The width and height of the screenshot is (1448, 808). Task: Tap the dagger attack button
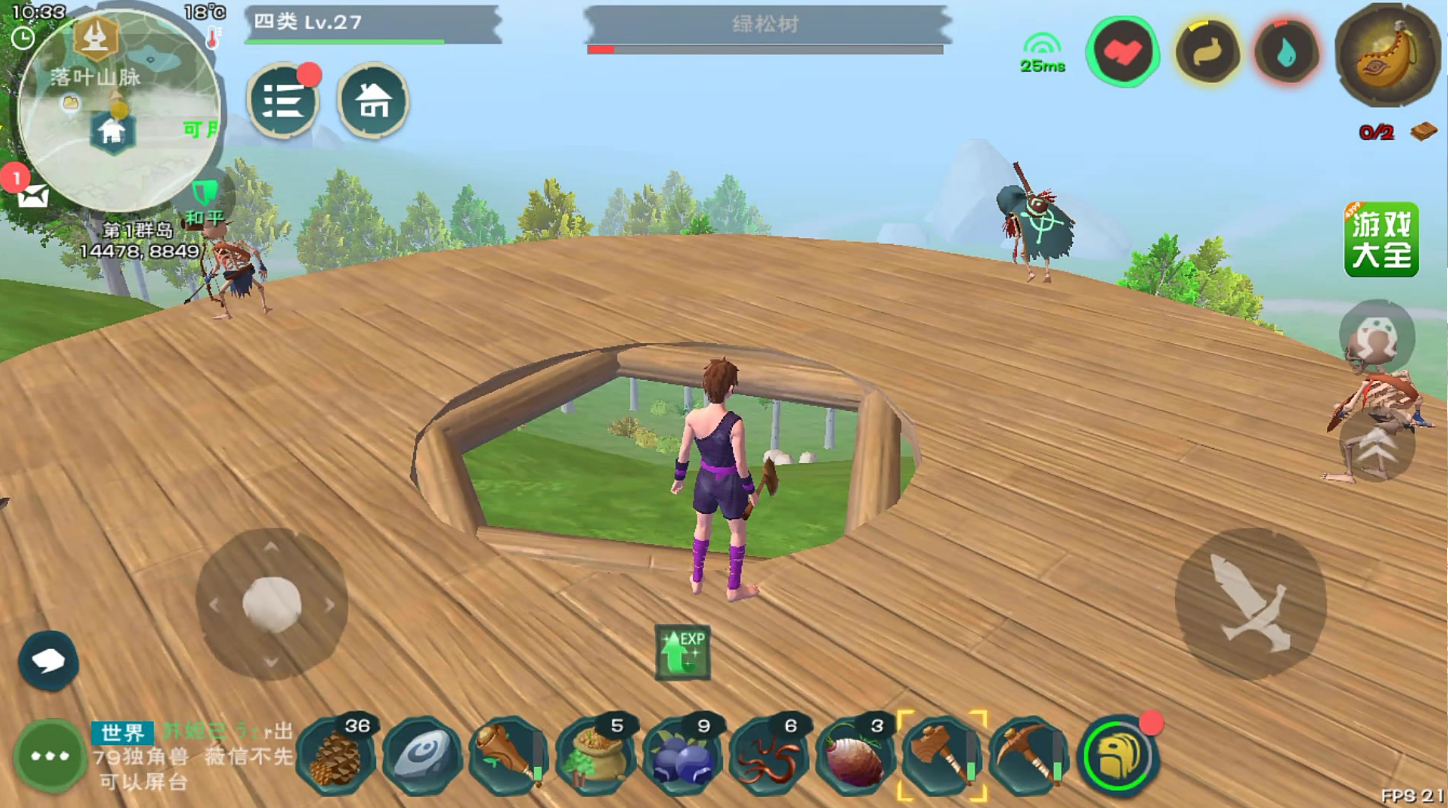coord(1250,604)
